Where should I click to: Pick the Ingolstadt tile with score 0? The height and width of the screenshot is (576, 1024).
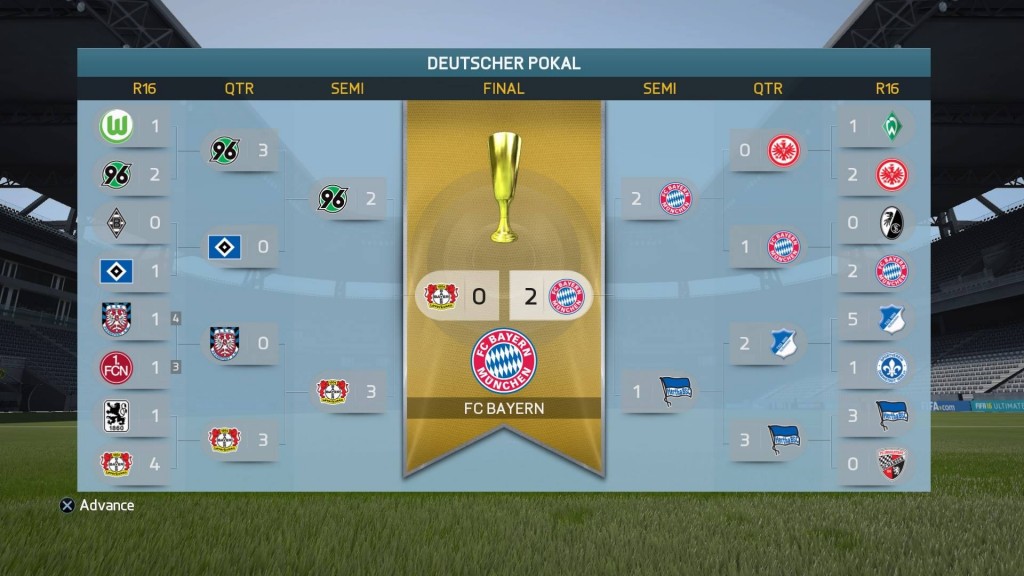pos(875,463)
